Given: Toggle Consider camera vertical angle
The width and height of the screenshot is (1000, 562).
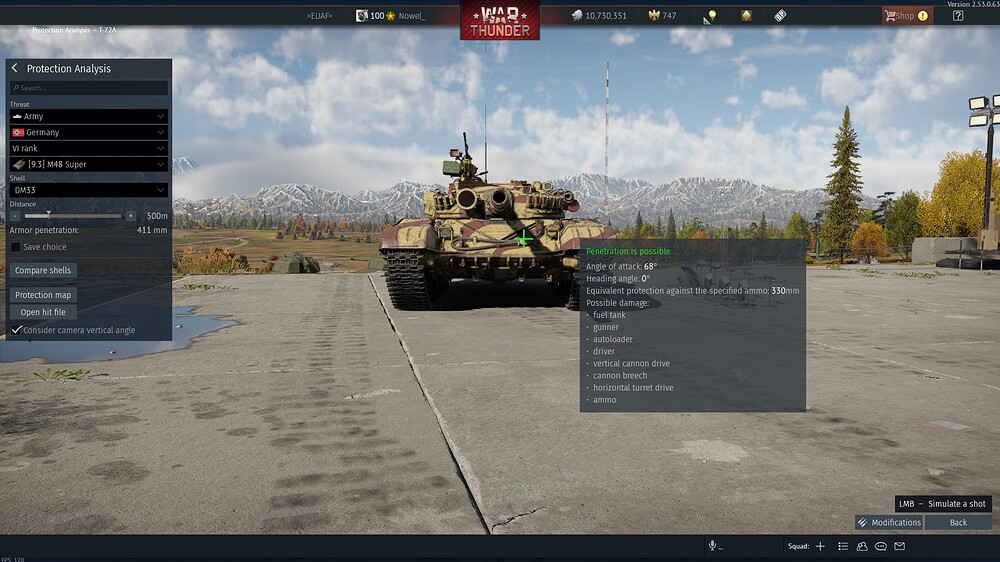Looking at the screenshot, I should point(16,330).
